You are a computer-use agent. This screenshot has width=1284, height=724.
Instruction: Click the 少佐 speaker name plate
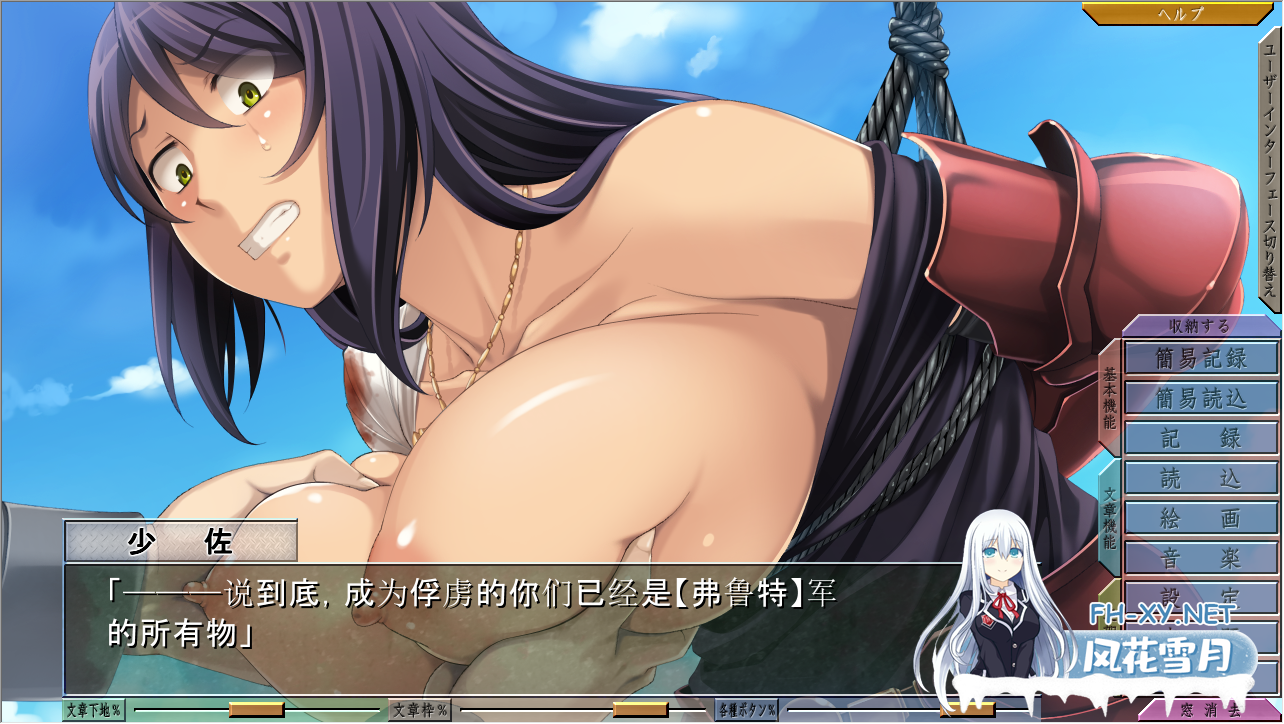coord(182,540)
